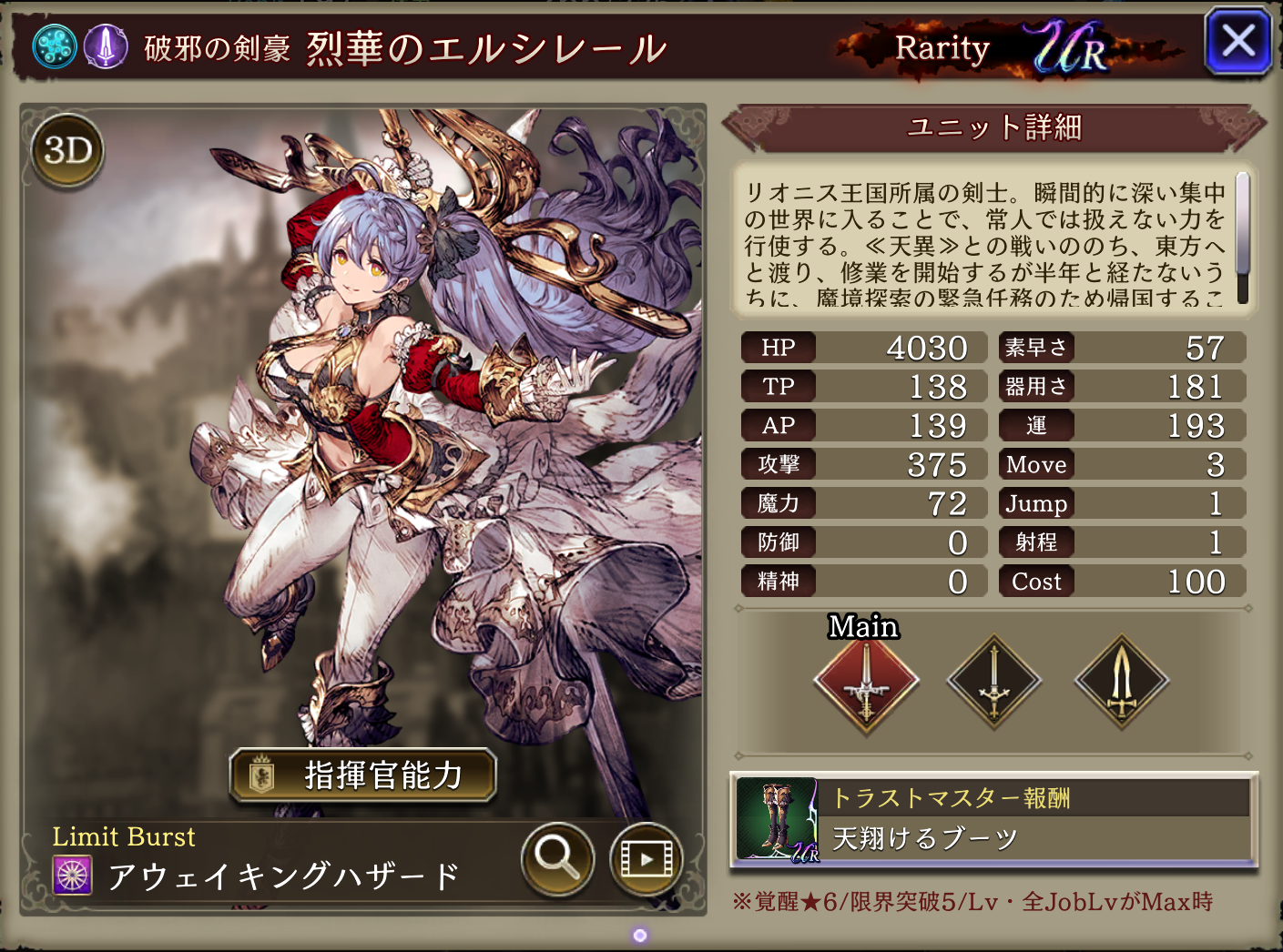Image resolution: width=1283 pixels, height=952 pixels.
Task: Click the unit description scrollbar
Action: [1242, 237]
